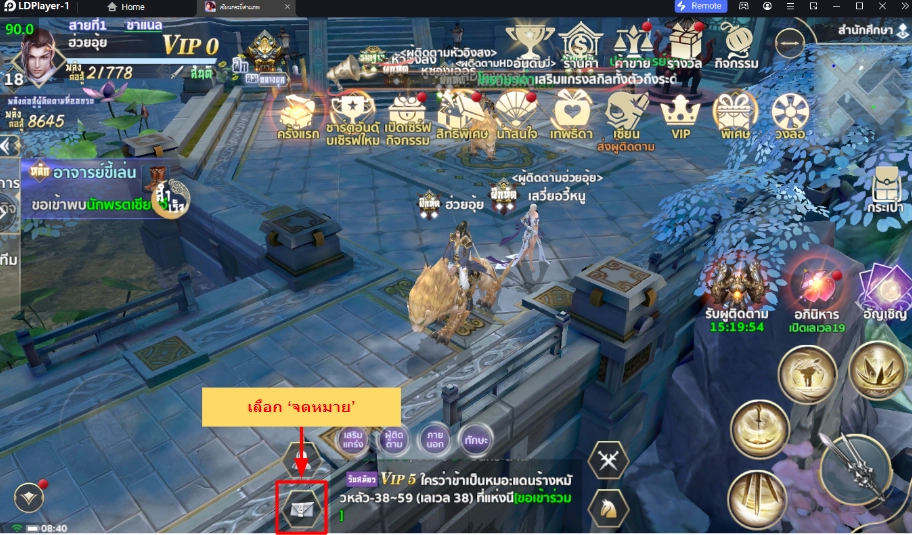Screen dimensions: 912x535
Task: Open the เทพธิดา goddess icon
Action: coord(571,115)
